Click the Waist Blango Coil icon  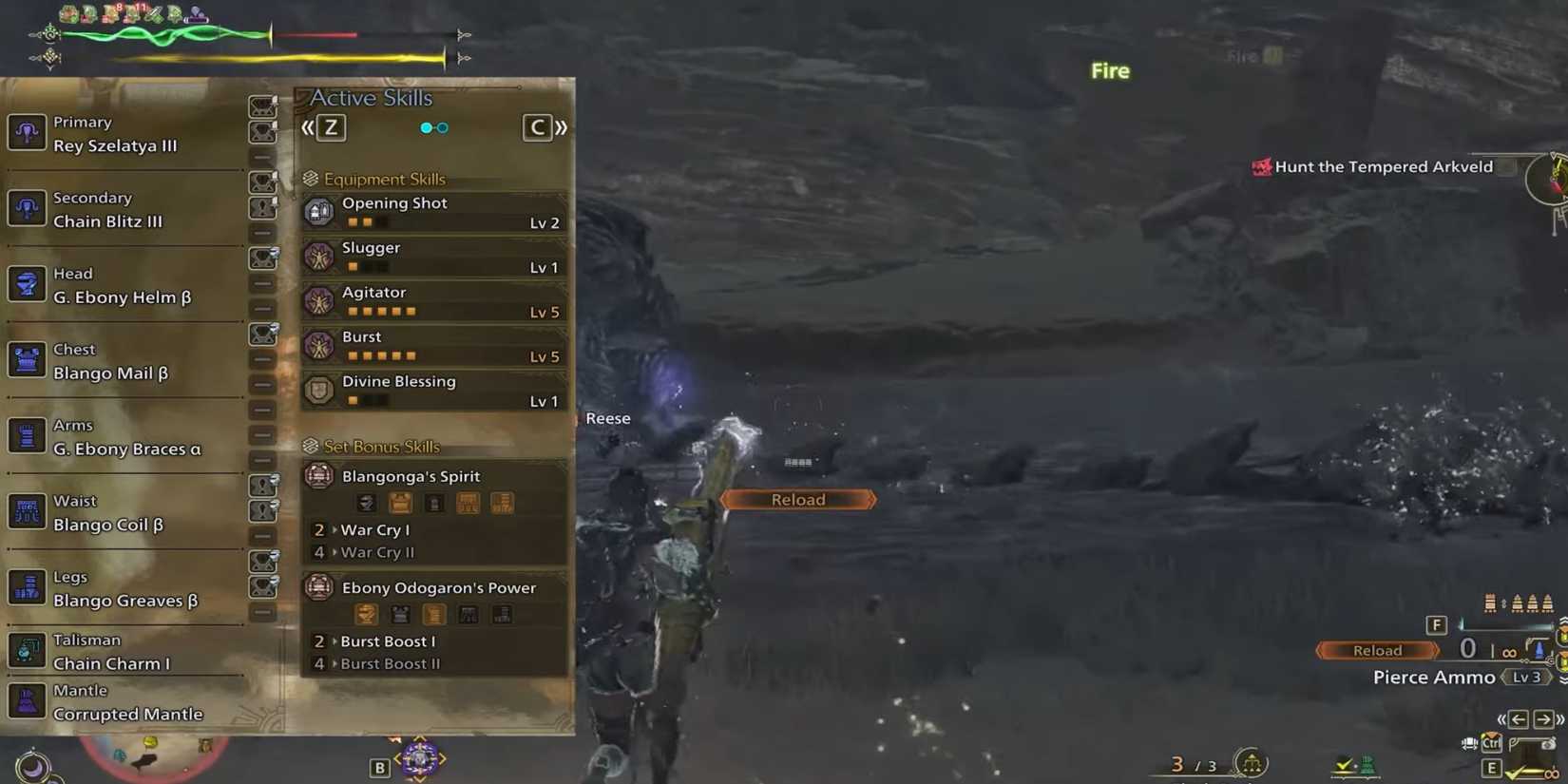click(x=27, y=511)
